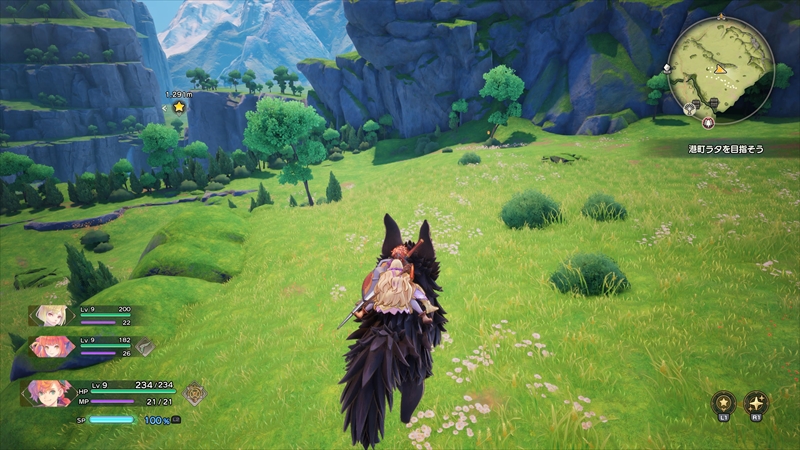Screen dimensions: 800x450
Task: Select the orange-haired party member with 182 HP
Action: [x=52, y=347]
